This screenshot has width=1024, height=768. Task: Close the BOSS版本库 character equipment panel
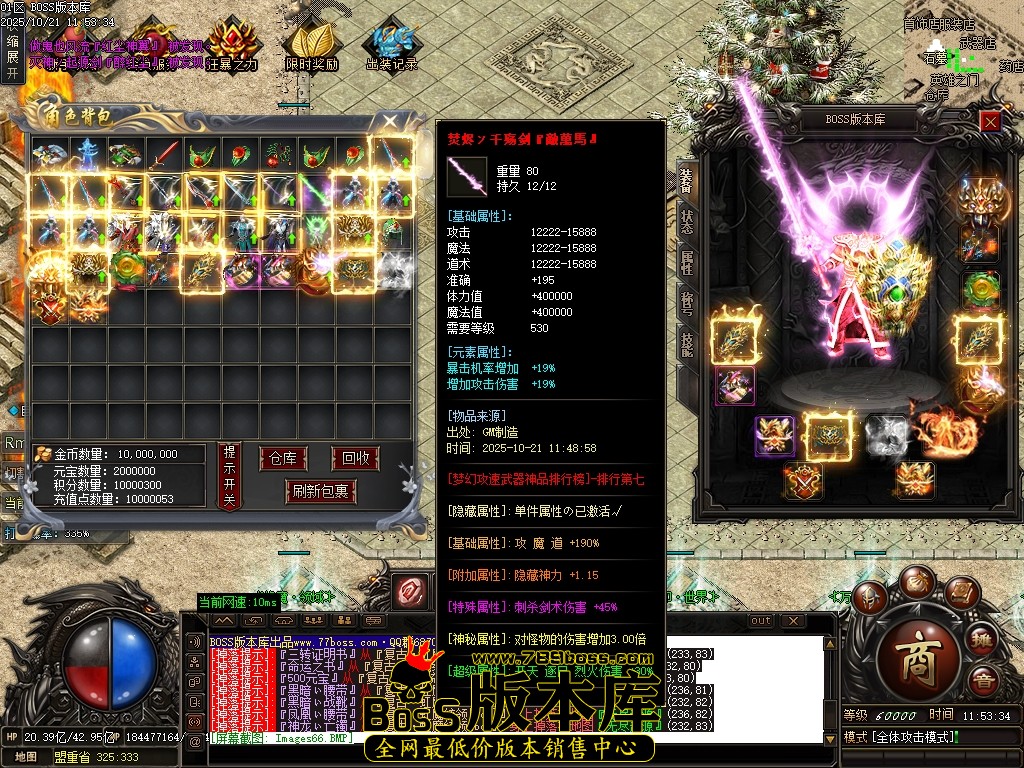(x=990, y=121)
